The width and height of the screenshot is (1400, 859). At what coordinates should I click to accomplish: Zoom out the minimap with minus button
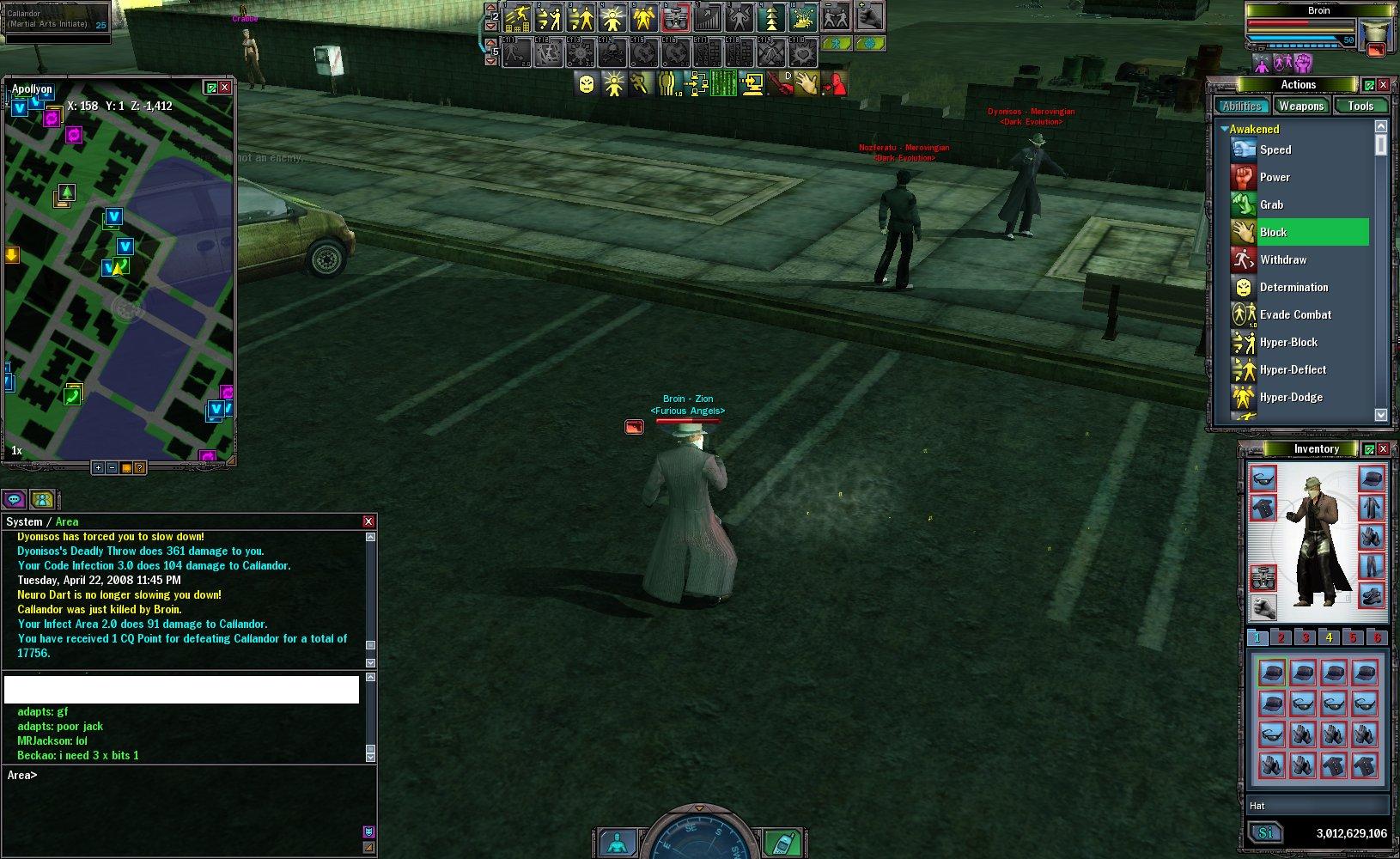click(x=112, y=468)
